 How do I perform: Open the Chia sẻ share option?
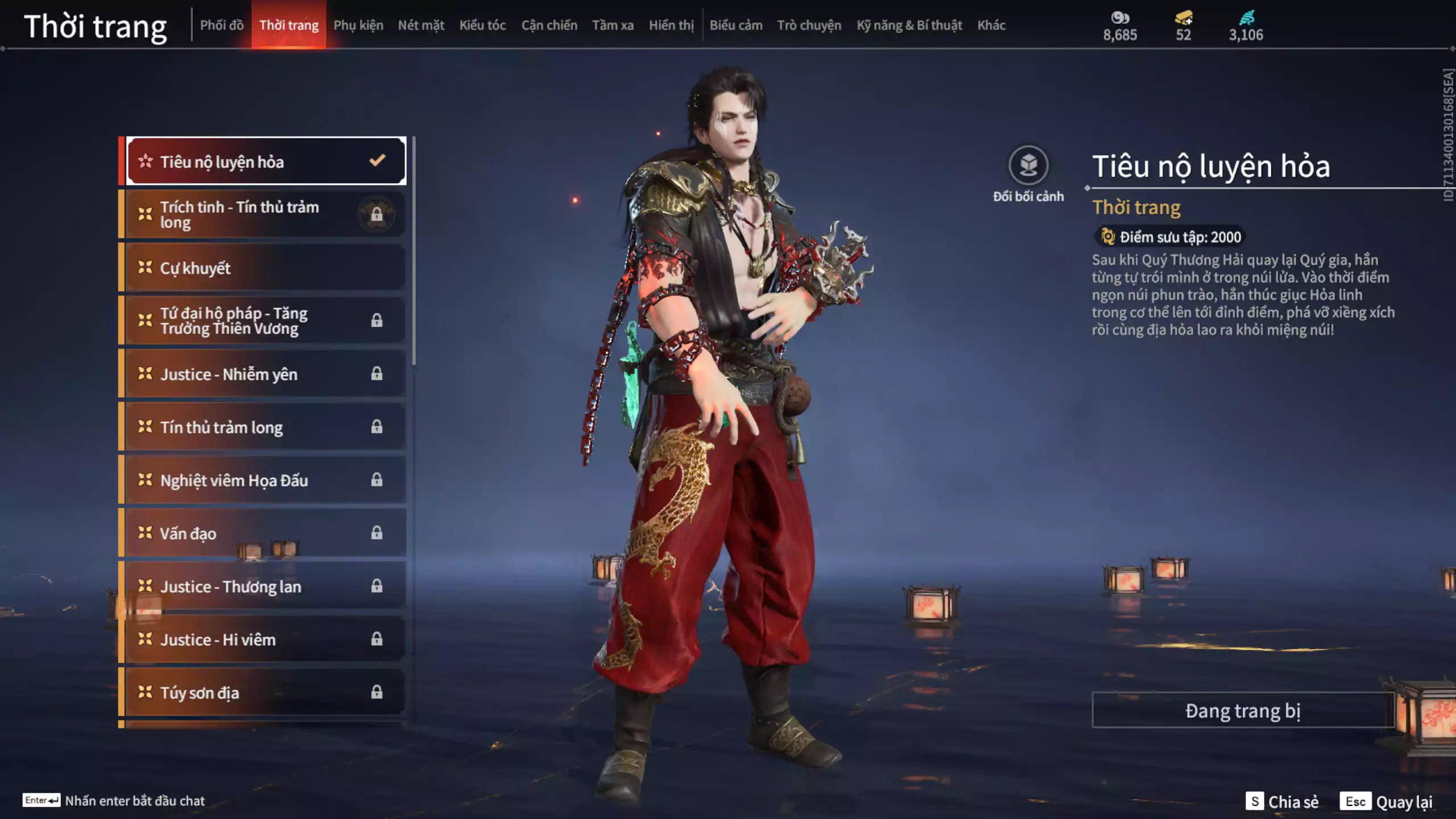pos(1282,801)
